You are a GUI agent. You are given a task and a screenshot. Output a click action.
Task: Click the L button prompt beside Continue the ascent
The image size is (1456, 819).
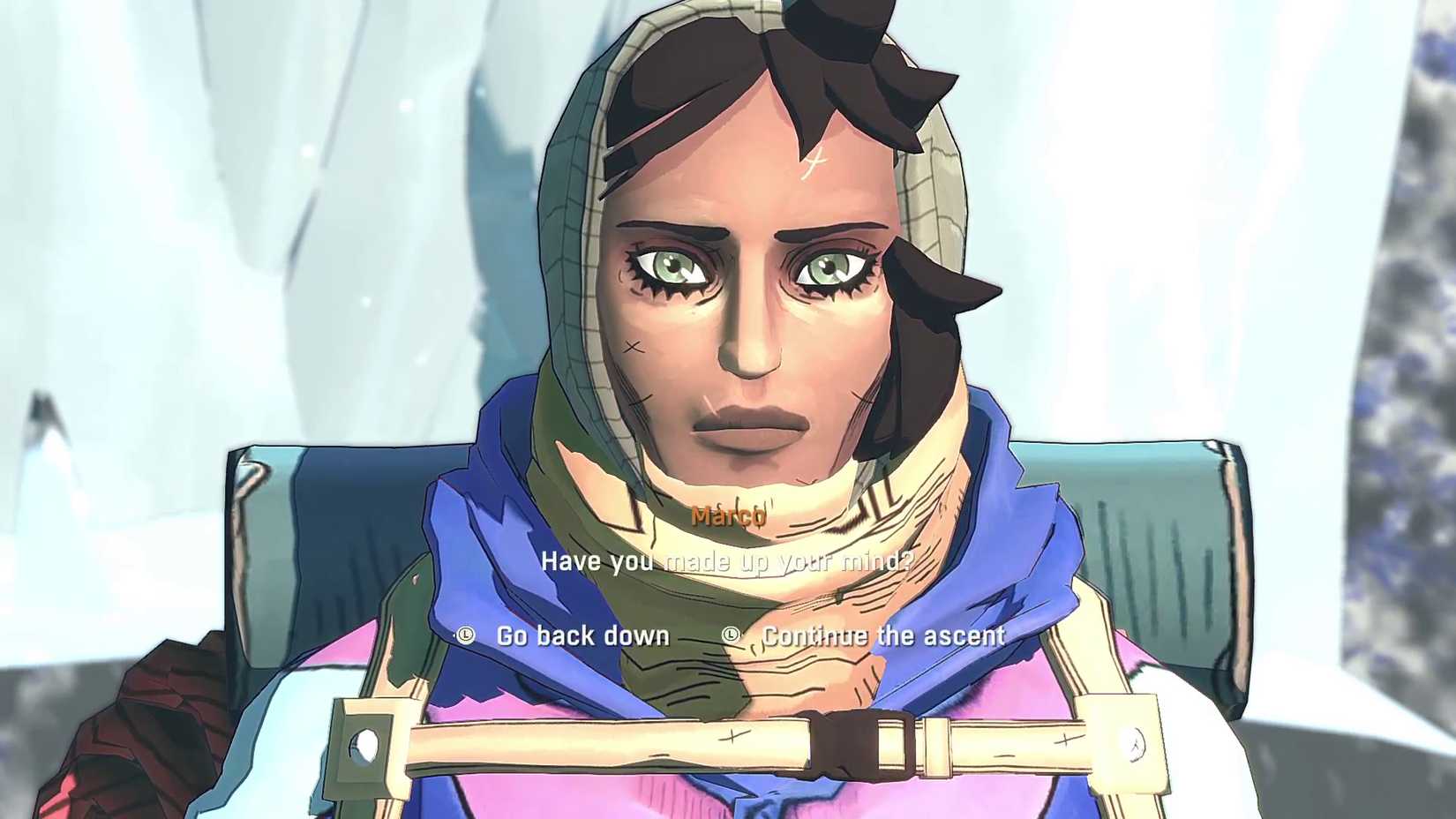730,635
